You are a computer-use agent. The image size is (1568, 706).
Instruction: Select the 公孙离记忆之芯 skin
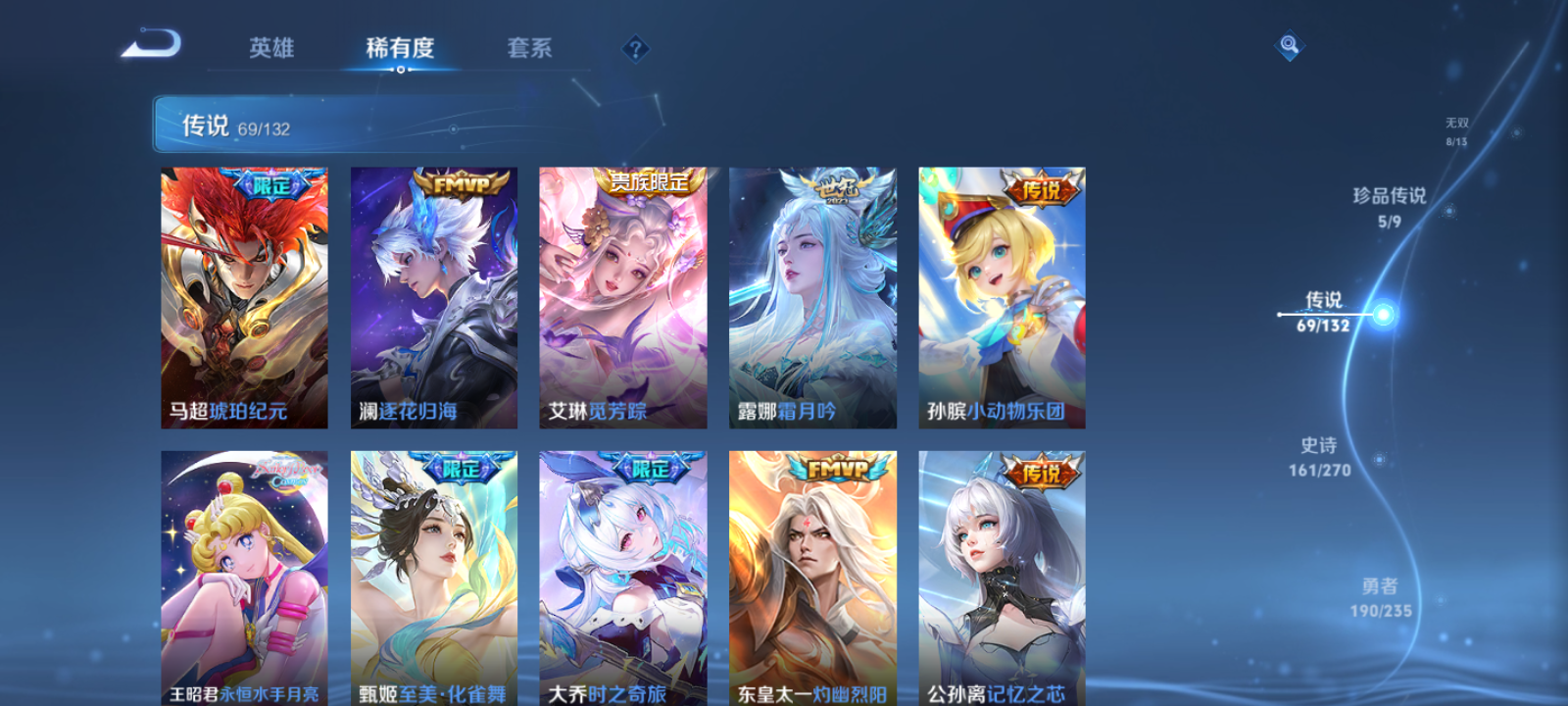pyautogui.click(x=1001, y=579)
